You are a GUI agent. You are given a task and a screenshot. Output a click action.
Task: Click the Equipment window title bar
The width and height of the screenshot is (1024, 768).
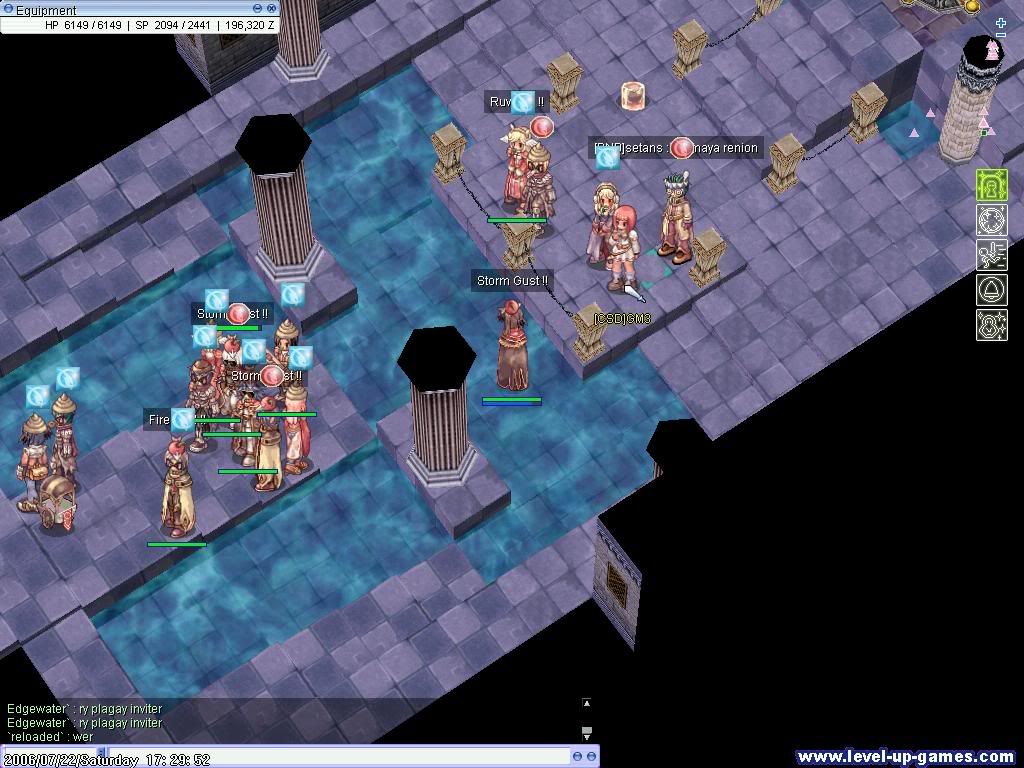pos(120,9)
